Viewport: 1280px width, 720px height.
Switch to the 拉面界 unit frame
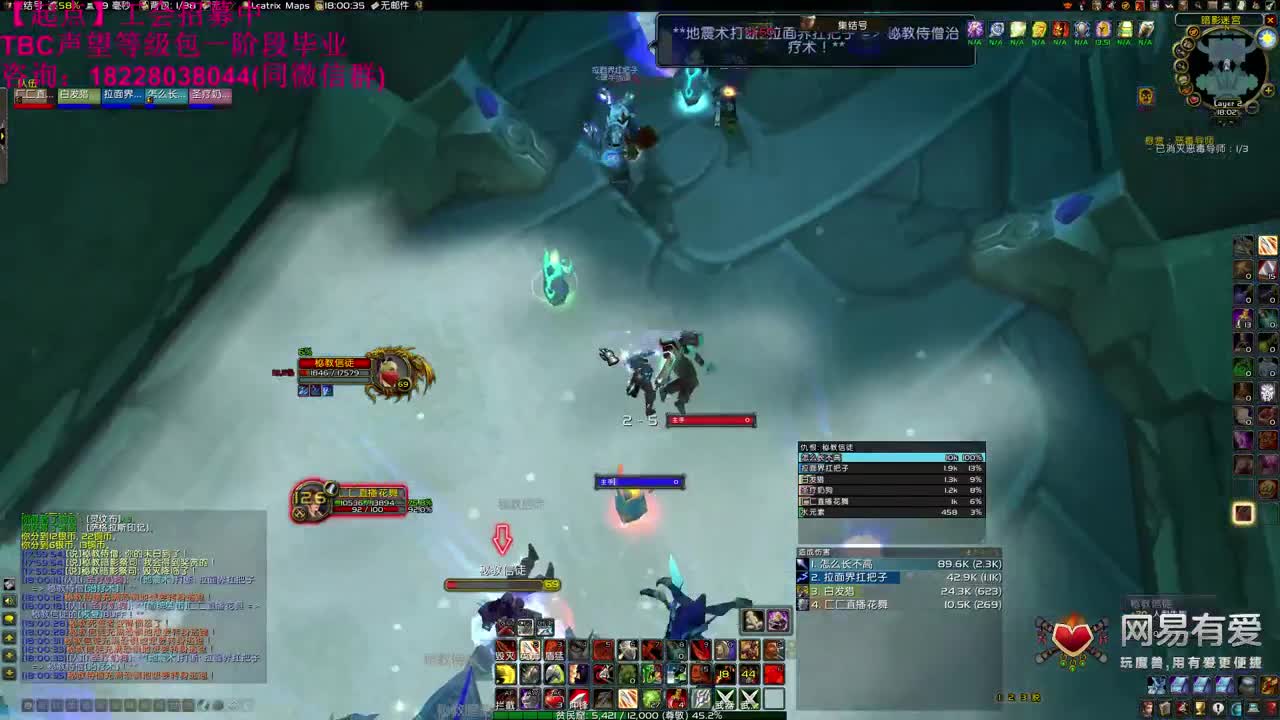point(122,94)
